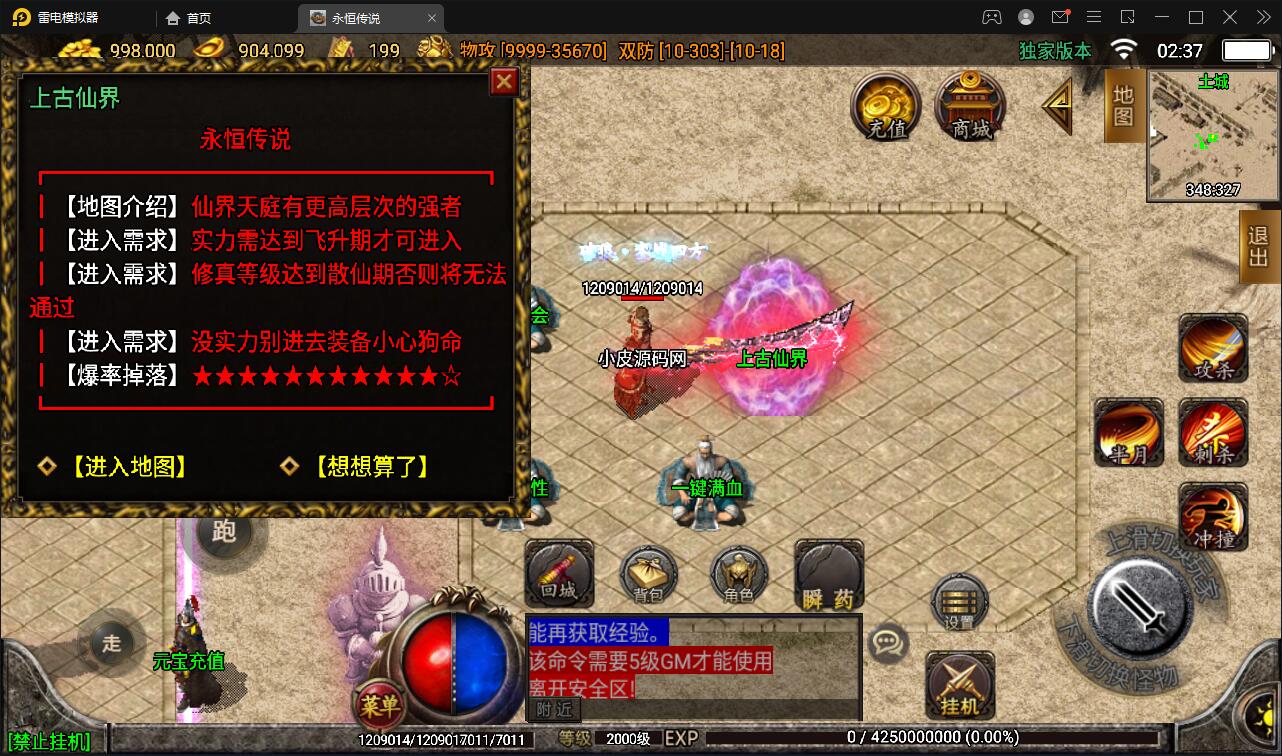
Task: Open the 设置 (settings) icon
Action: coord(957,601)
